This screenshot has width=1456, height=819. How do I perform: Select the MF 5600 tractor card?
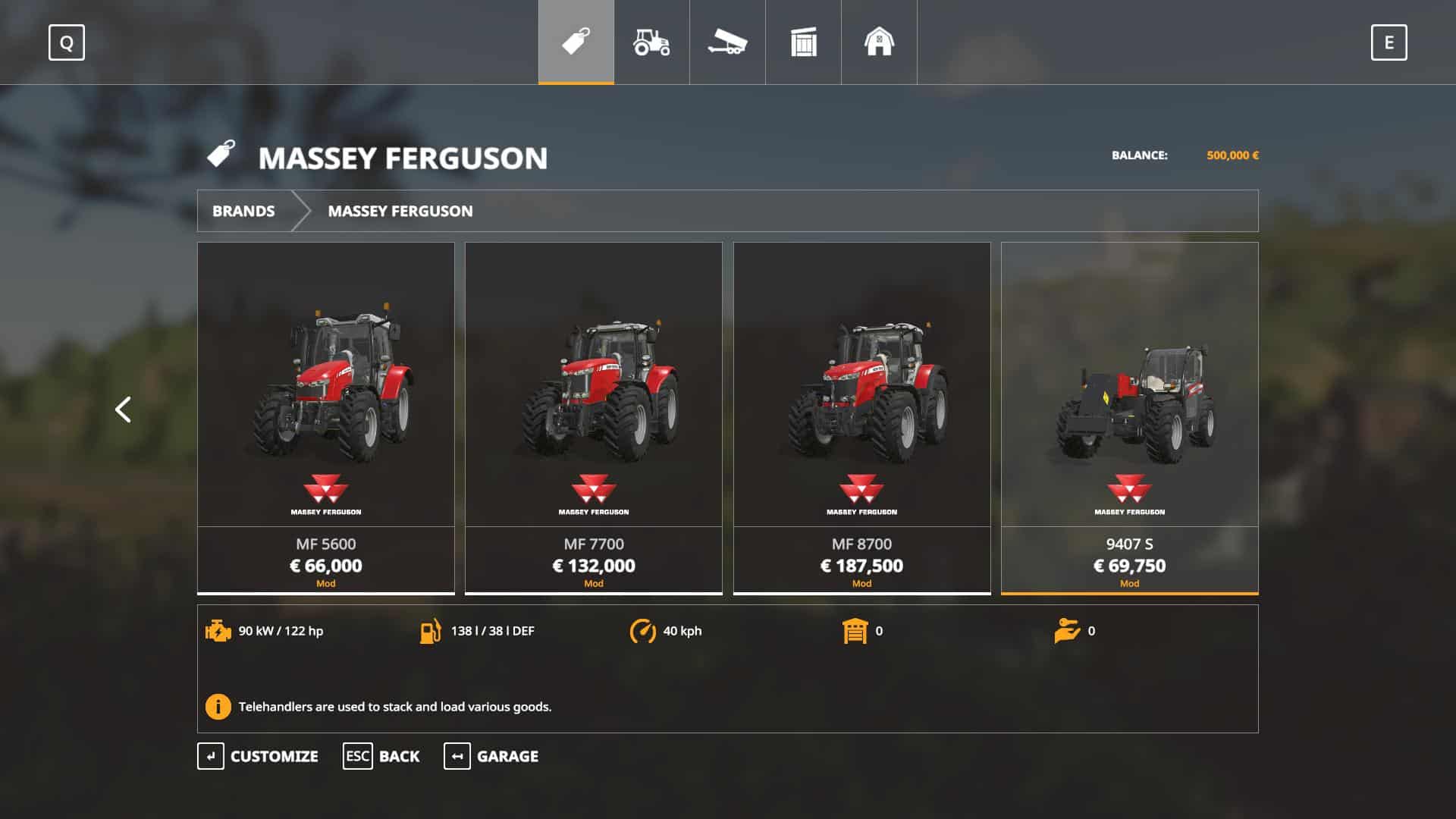click(x=326, y=417)
